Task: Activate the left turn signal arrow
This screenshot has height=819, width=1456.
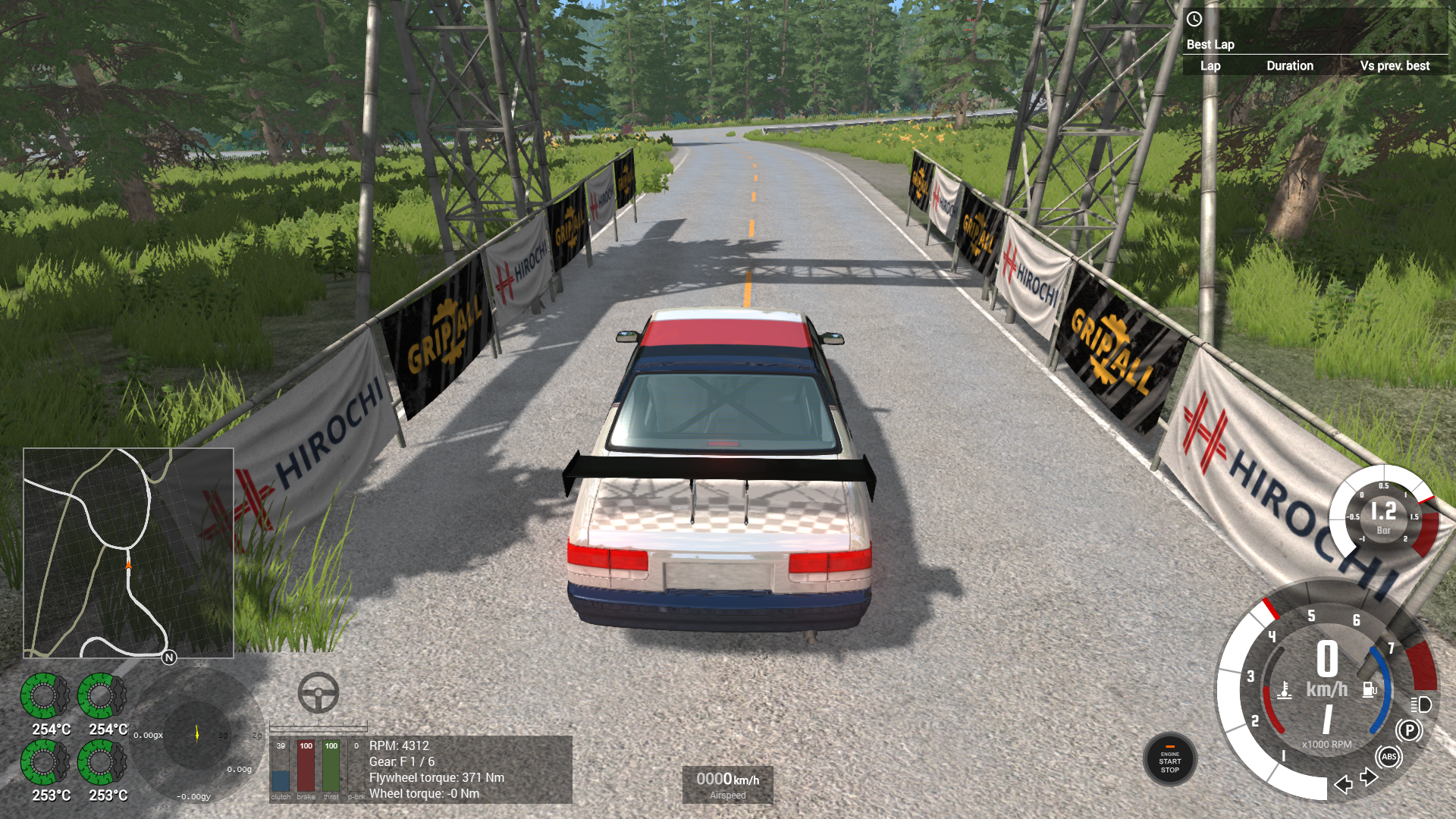Action: [1343, 784]
